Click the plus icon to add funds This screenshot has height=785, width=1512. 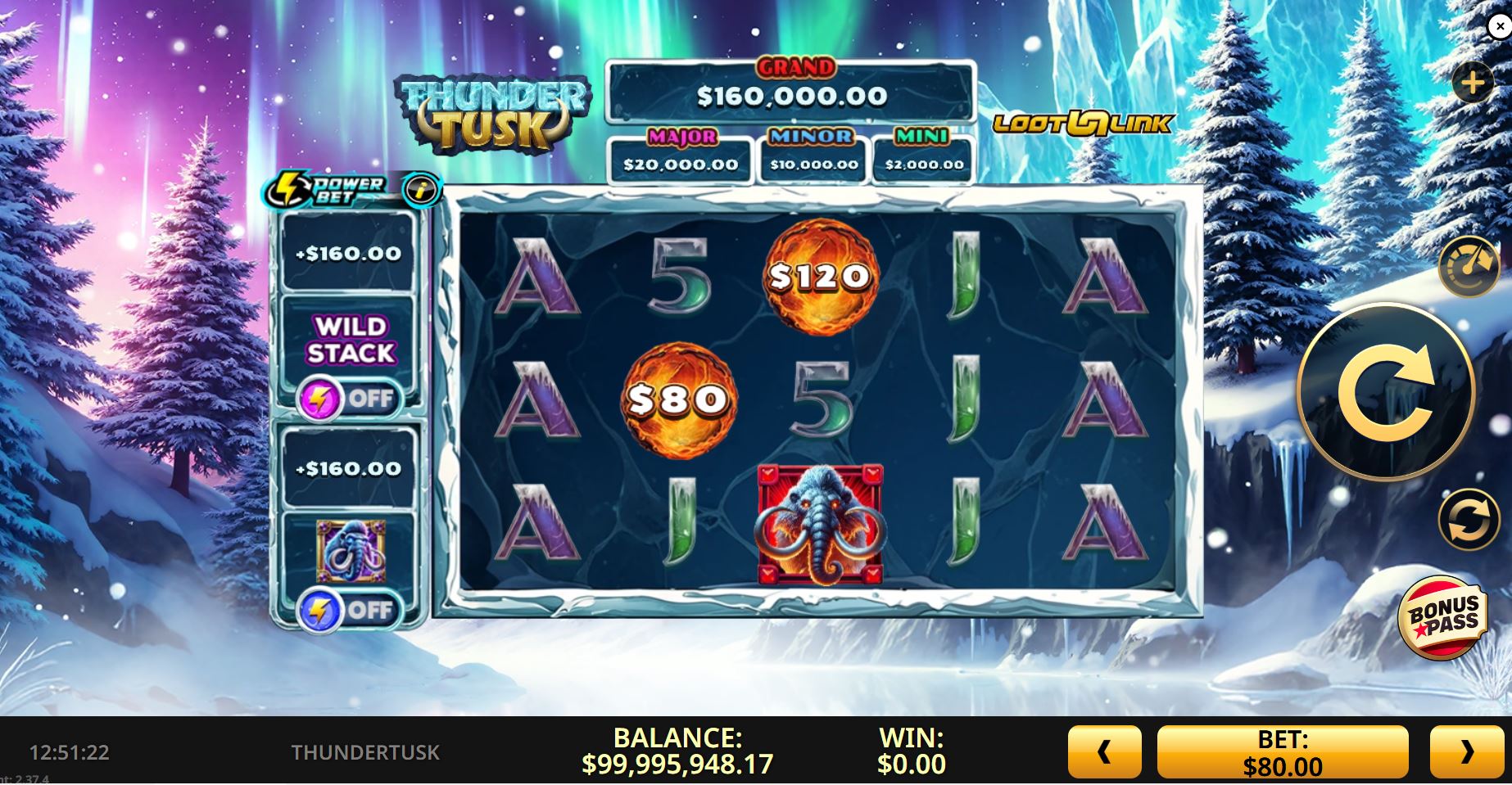point(1474,81)
